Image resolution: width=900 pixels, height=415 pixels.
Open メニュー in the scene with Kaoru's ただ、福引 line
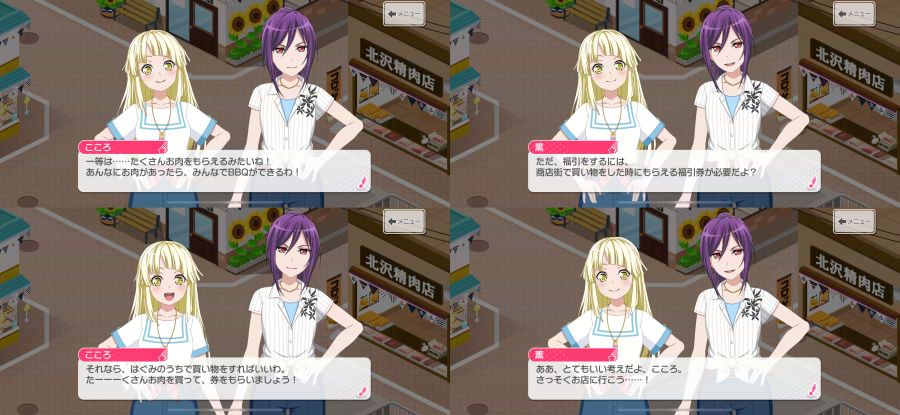[855, 13]
